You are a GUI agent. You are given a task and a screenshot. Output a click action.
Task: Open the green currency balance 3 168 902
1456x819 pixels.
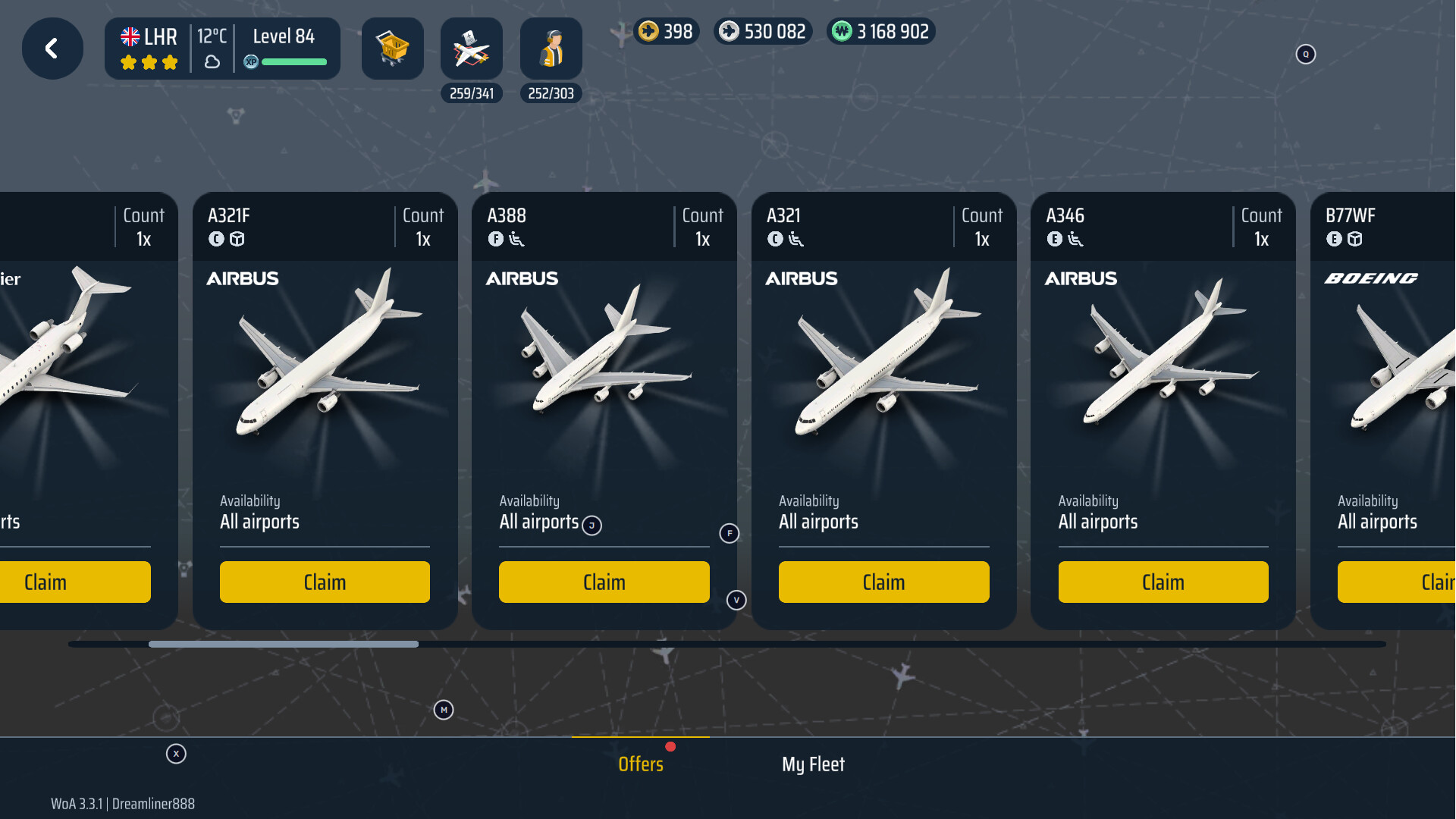881,32
